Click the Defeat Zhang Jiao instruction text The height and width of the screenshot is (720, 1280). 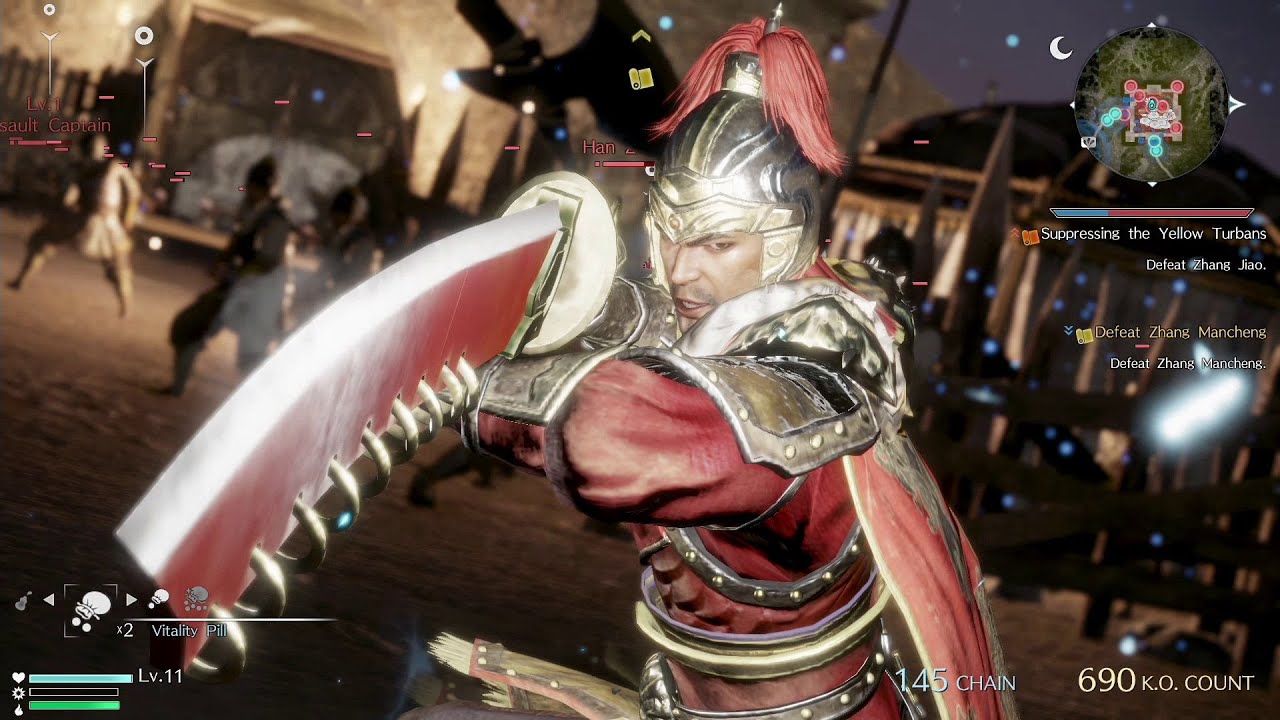point(1205,264)
